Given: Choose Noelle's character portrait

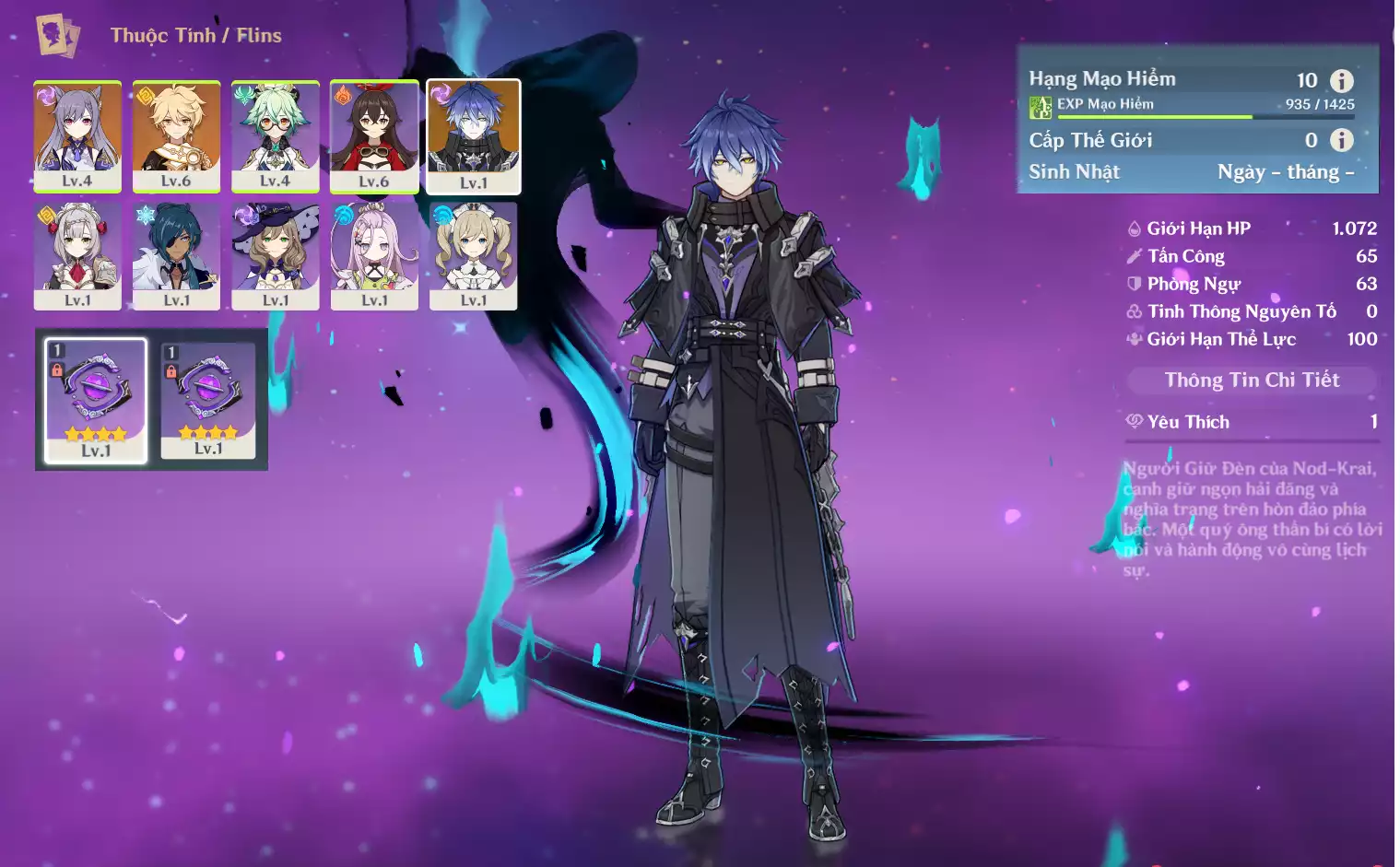Looking at the screenshot, I should pos(77,255).
